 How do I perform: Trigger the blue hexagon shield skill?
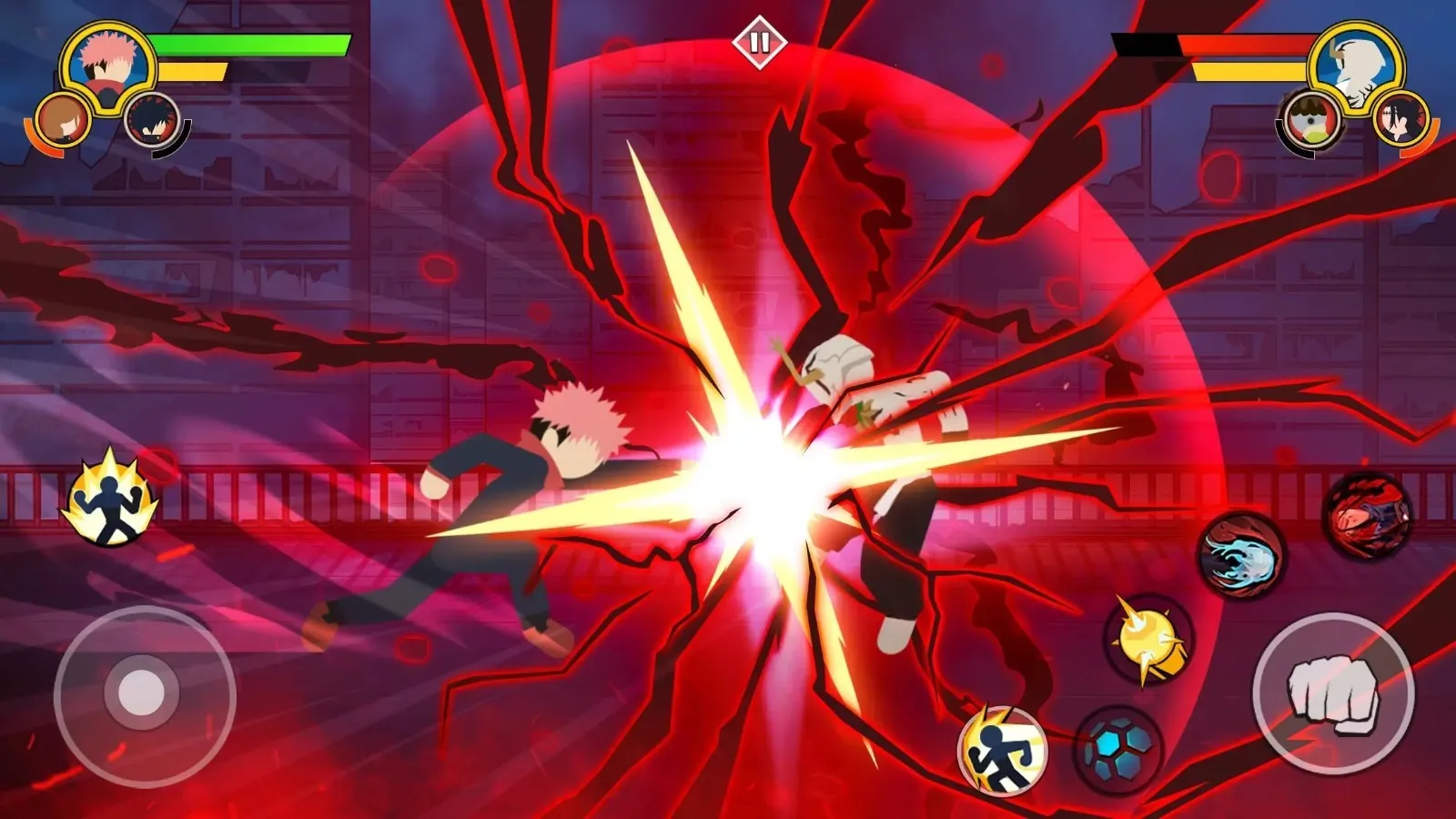(x=1115, y=746)
